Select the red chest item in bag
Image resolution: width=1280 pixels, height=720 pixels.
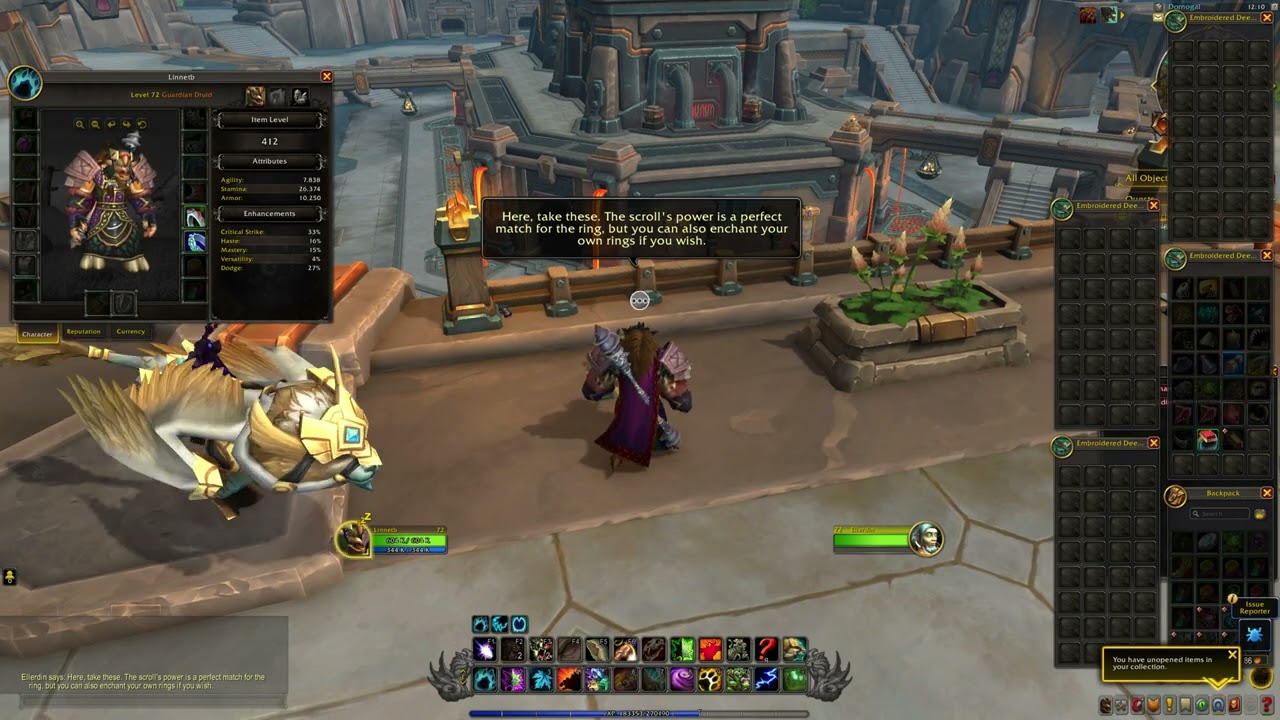1208,440
